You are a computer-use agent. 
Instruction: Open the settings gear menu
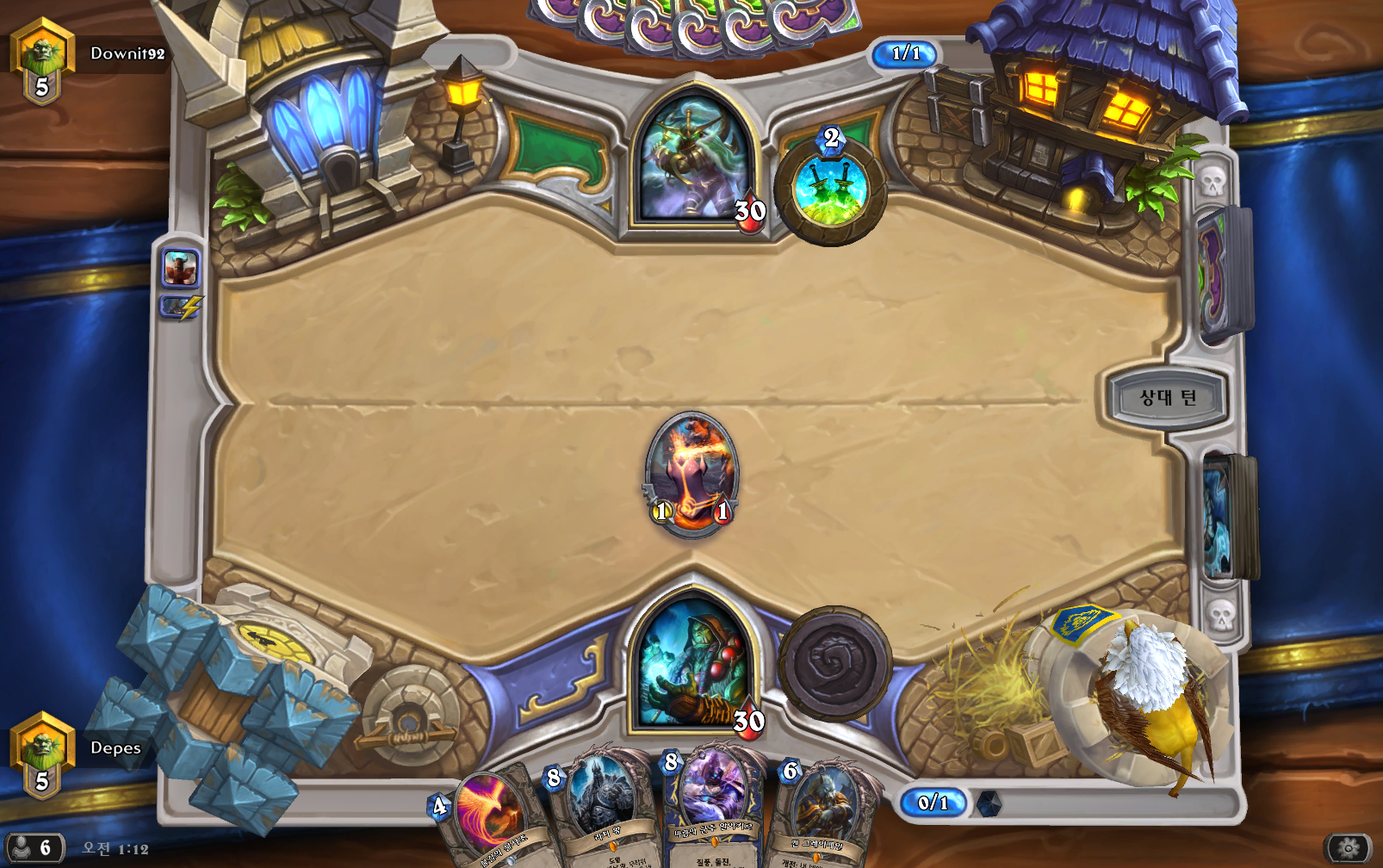1348,848
